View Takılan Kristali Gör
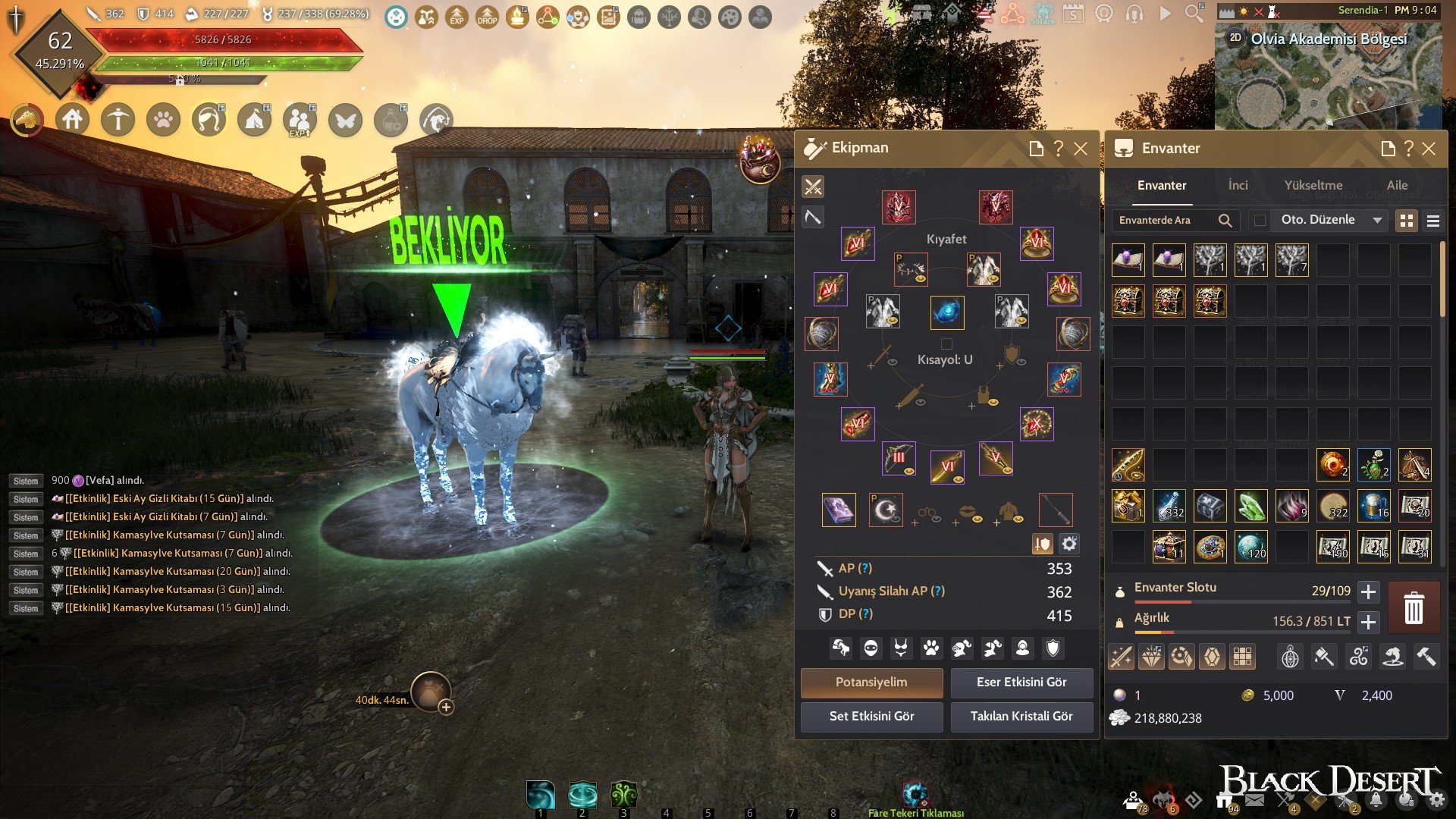The height and width of the screenshot is (819, 1456). point(1021,716)
